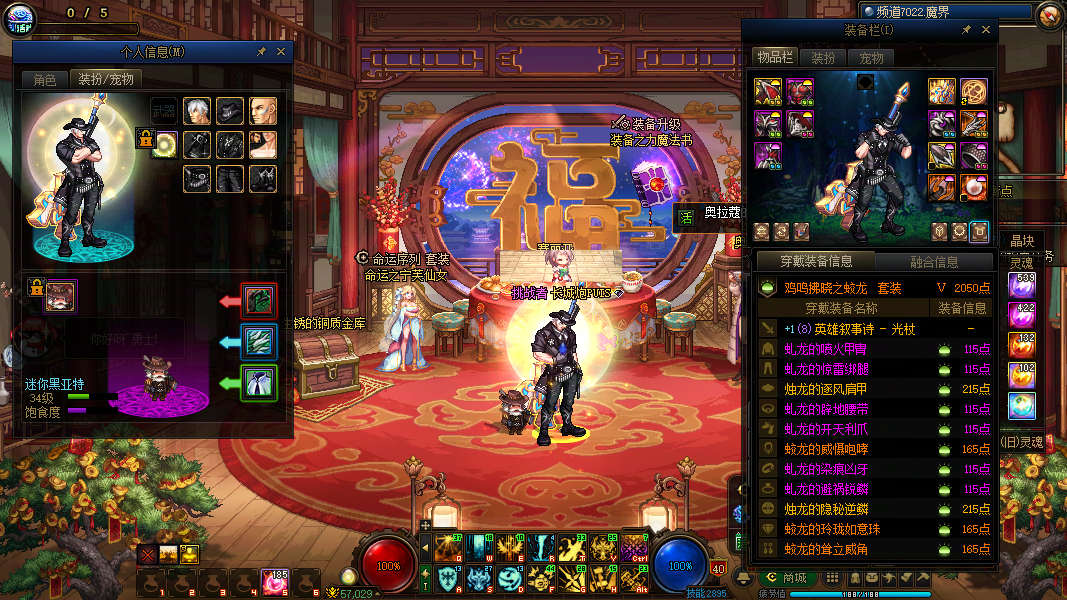
Task: Select the 虬龙的喷火甲胄 equipment row
Action: 825,349
